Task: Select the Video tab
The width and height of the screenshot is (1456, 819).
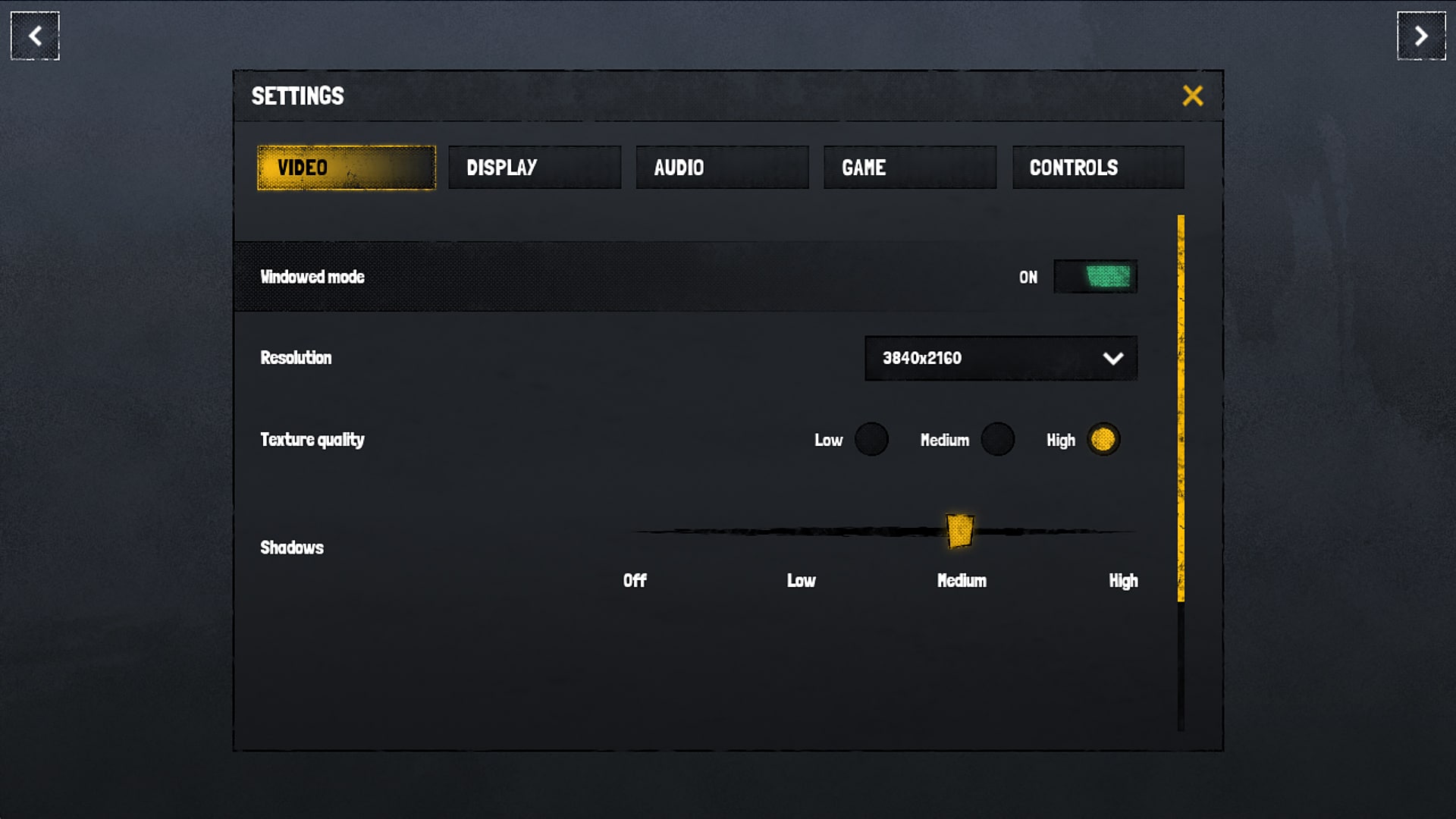Action: click(x=346, y=167)
